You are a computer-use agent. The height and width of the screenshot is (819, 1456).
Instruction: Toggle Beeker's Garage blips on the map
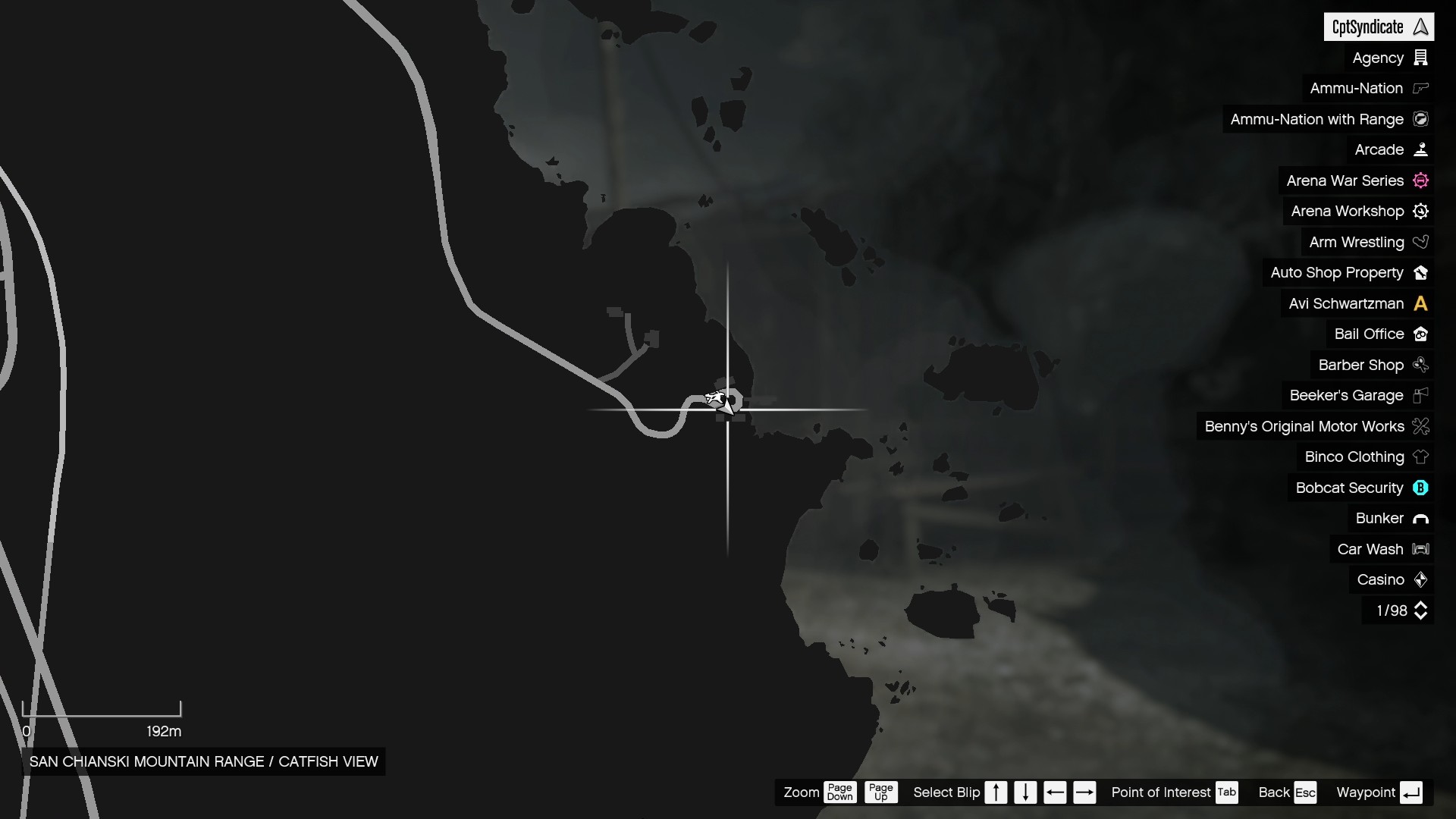(1421, 395)
